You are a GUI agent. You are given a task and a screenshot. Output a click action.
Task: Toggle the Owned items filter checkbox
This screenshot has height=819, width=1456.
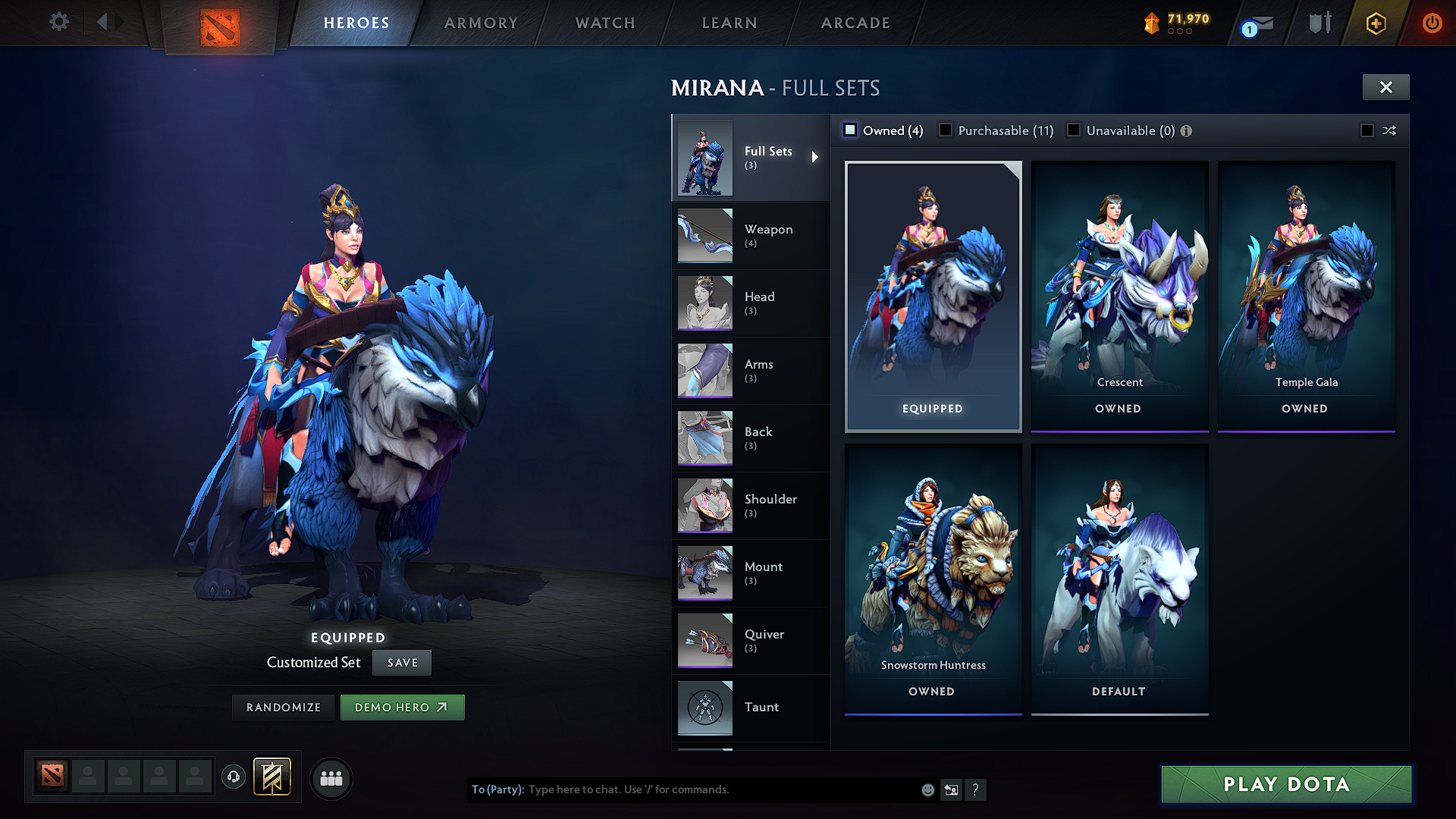pos(850,130)
